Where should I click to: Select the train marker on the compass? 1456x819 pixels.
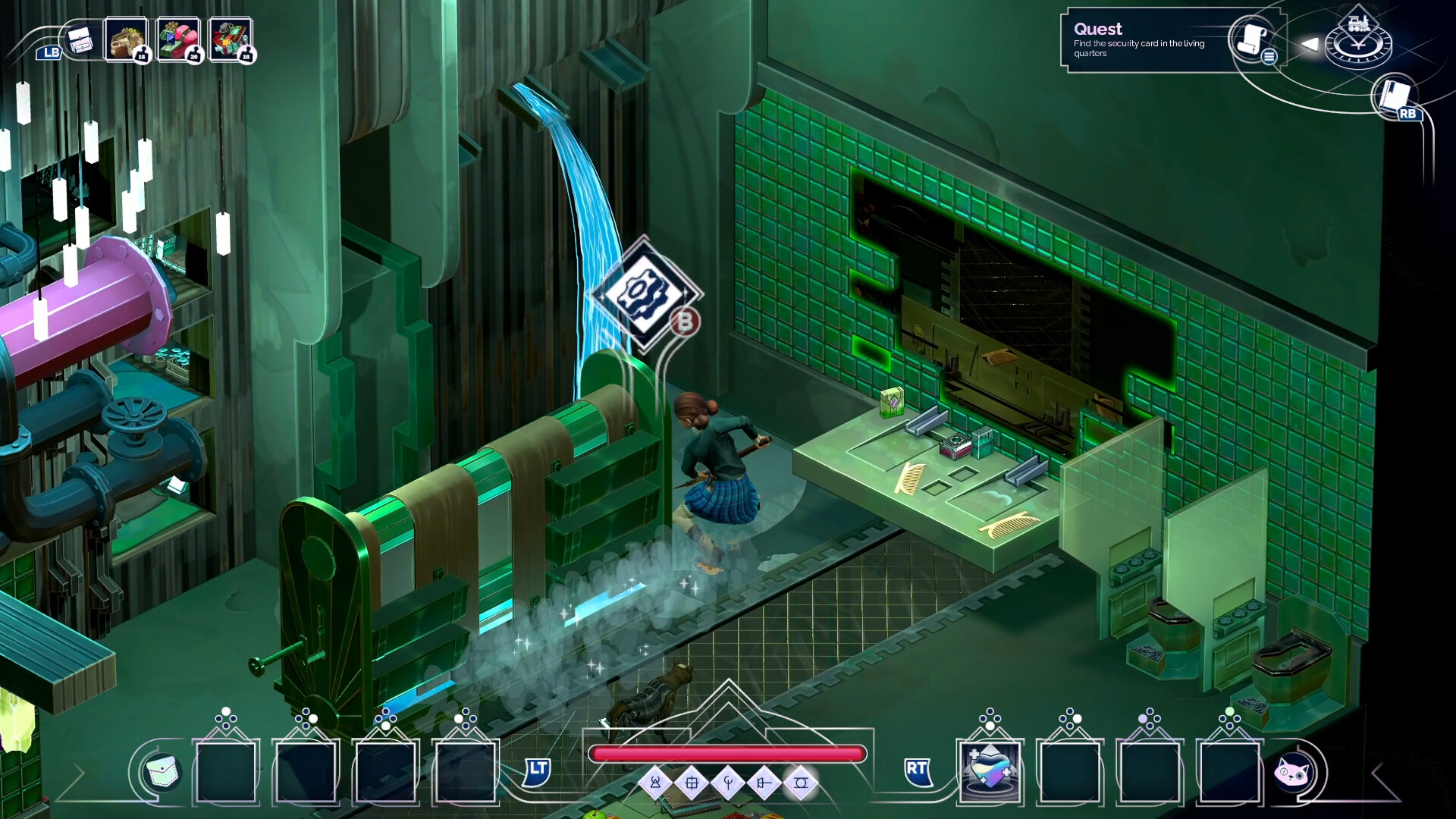click(x=1357, y=21)
